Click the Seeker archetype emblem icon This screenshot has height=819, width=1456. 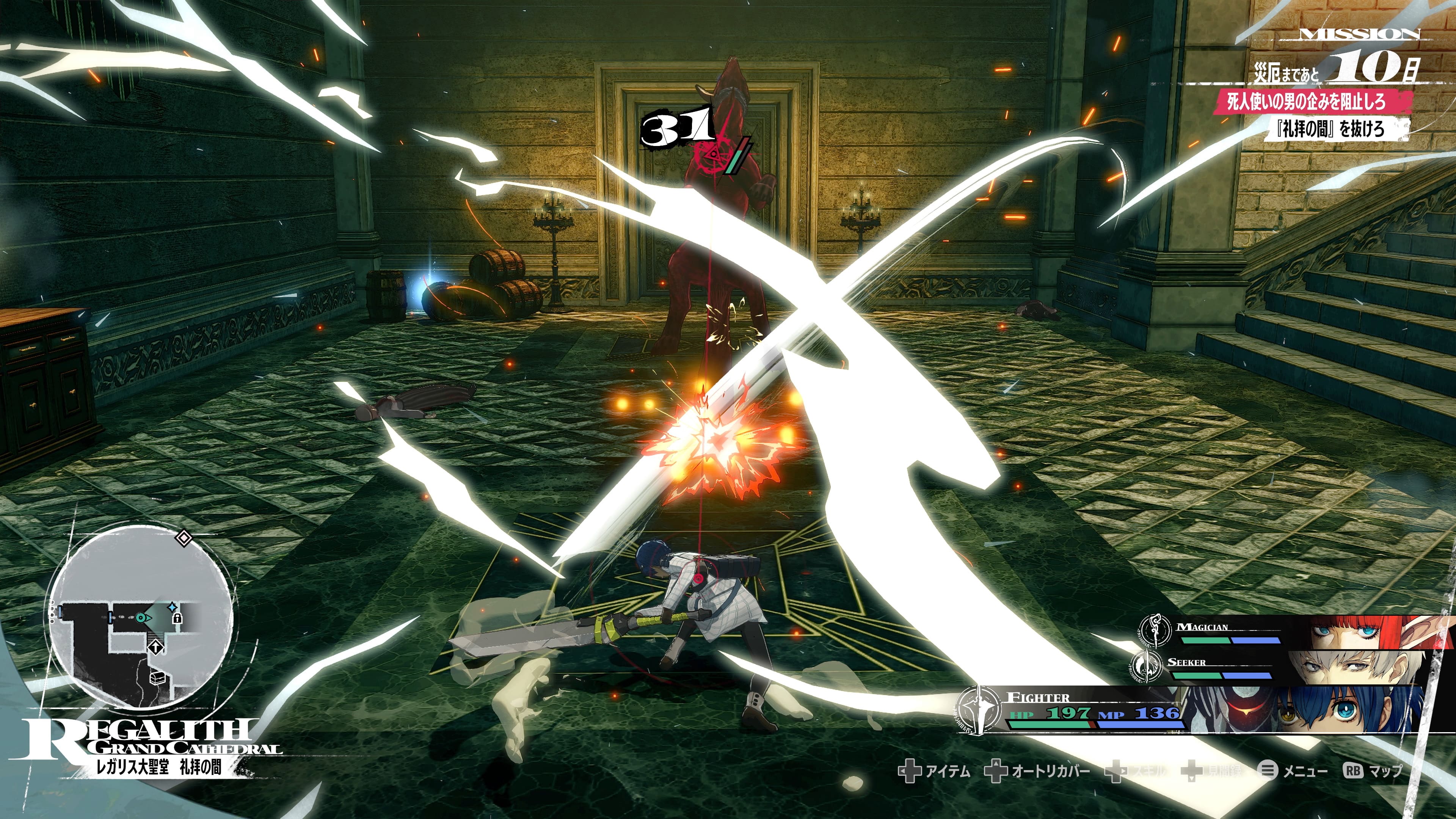pyautogui.click(x=1145, y=667)
